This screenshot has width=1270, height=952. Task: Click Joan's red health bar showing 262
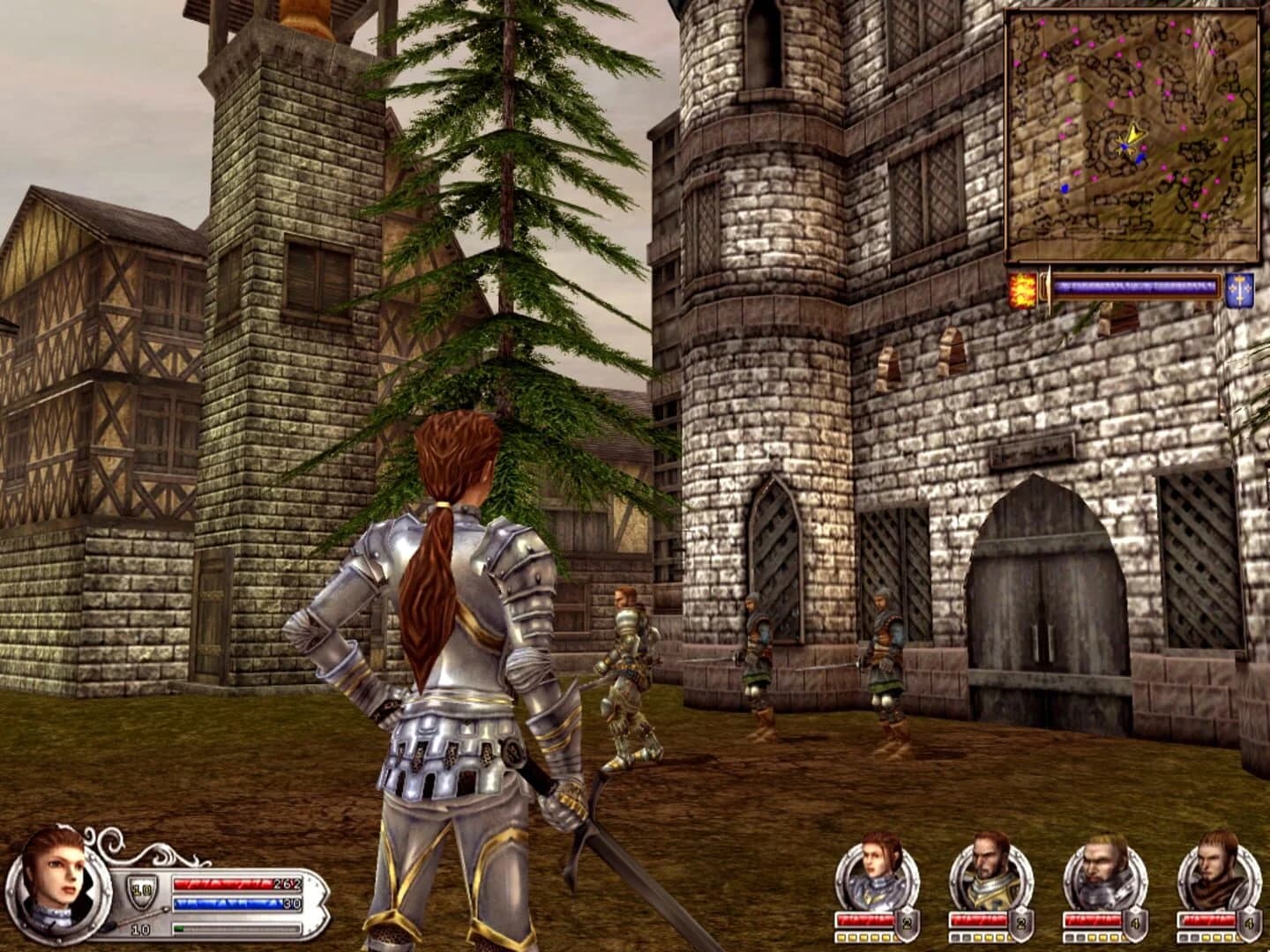[233, 884]
